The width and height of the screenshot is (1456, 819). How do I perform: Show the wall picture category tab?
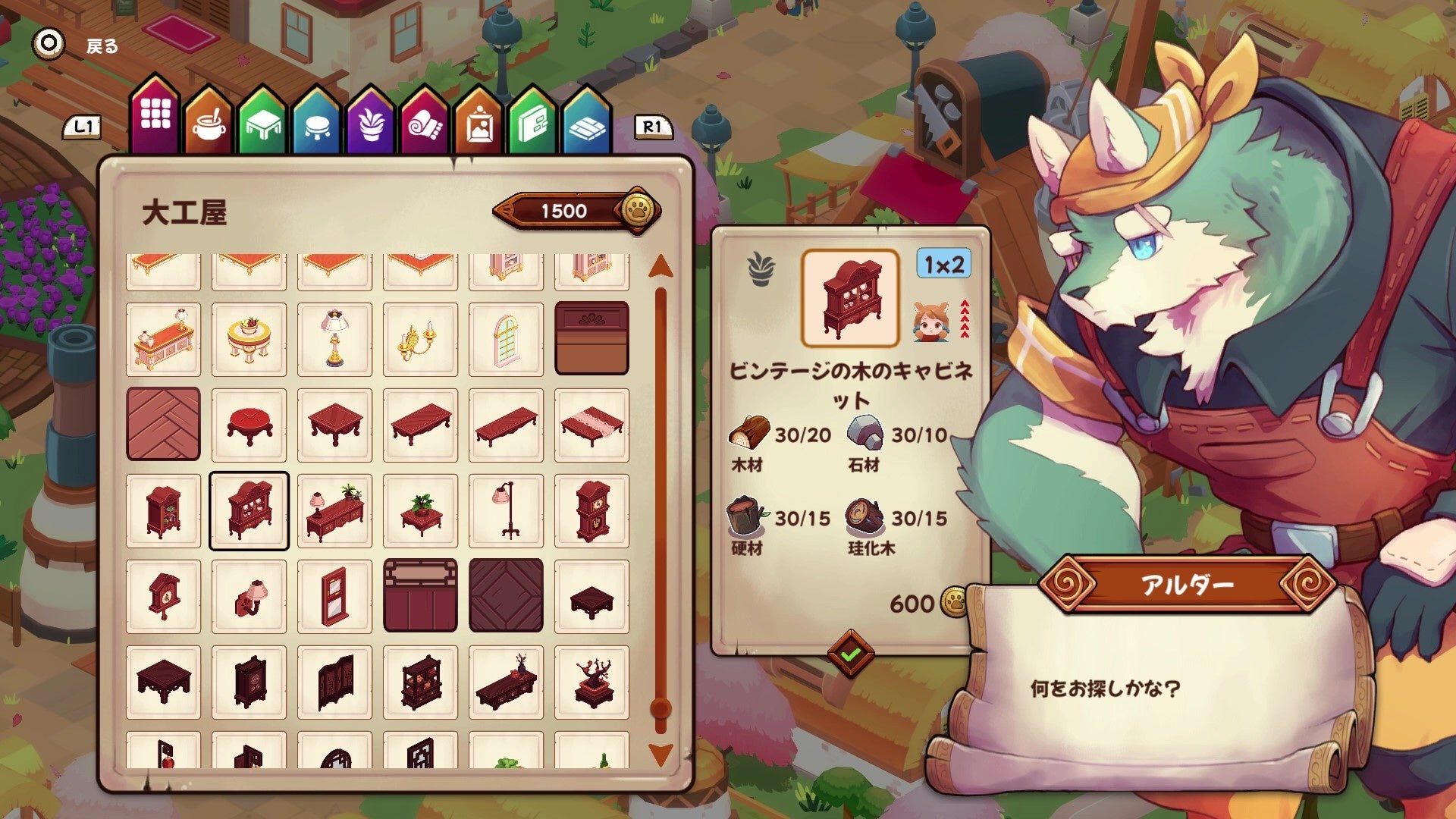(479, 123)
